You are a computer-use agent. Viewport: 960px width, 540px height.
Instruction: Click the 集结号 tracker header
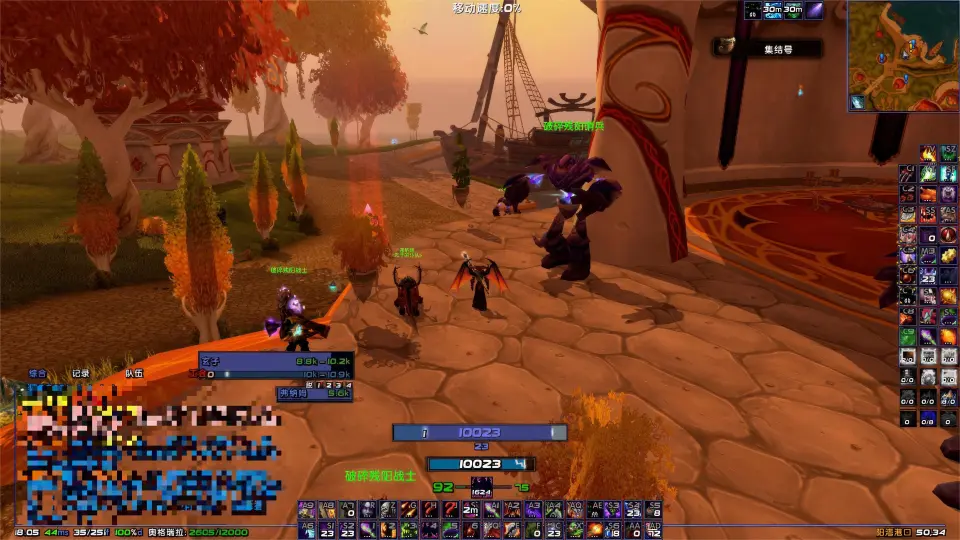click(769, 47)
